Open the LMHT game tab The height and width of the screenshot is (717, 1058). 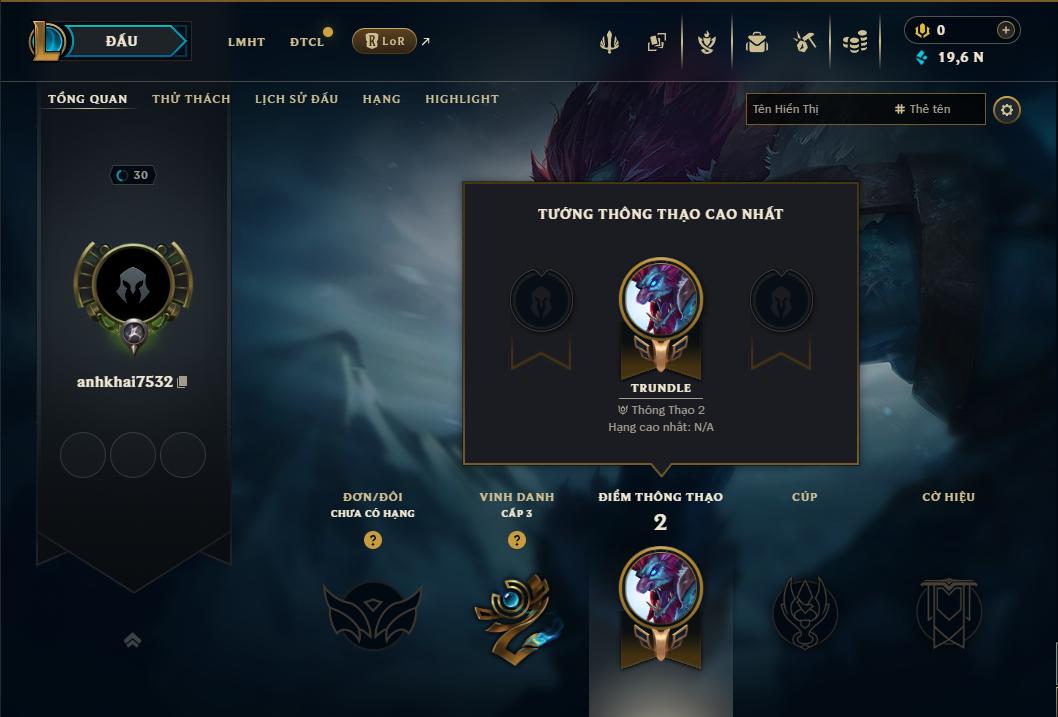(246, 42)
